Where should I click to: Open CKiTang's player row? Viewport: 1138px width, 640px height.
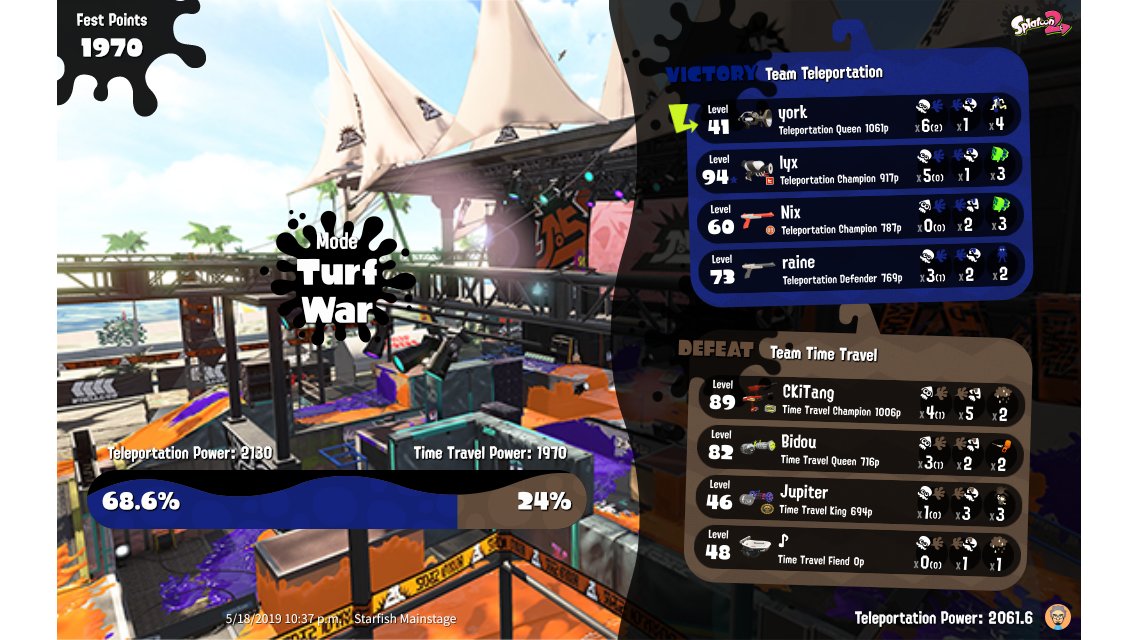(860, 399)
